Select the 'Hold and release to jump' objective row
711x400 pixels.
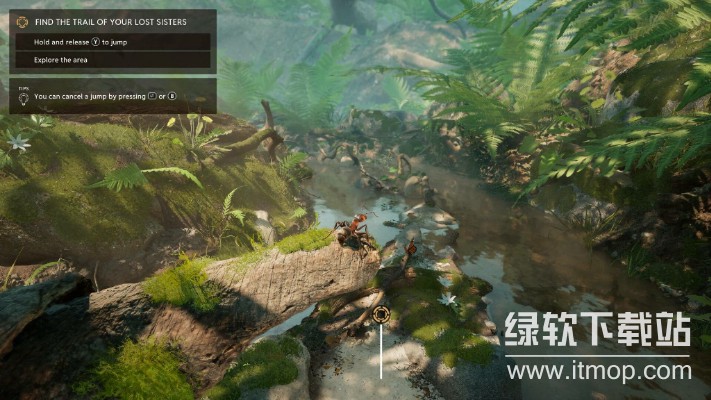point(112,42)
